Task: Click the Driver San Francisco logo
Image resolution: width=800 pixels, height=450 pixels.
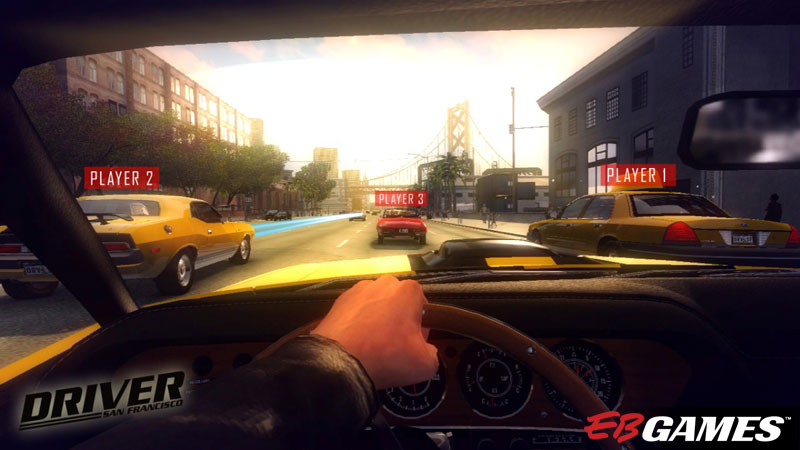Action: (102, 399)
